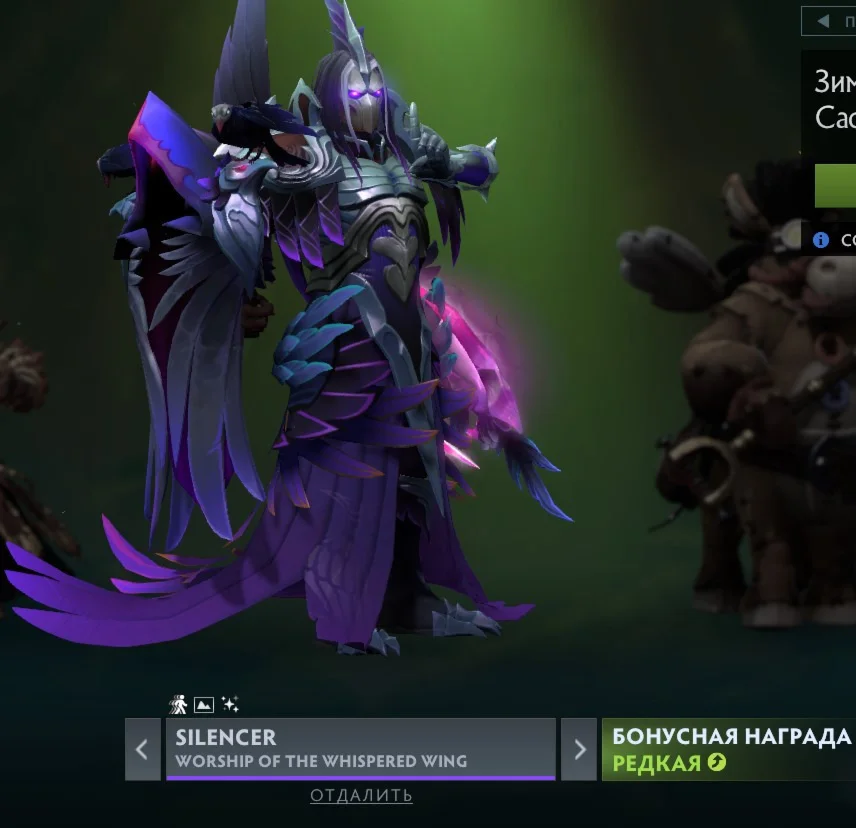Select the Silencer Worship of the Whispered Wing set

(360, 749)
